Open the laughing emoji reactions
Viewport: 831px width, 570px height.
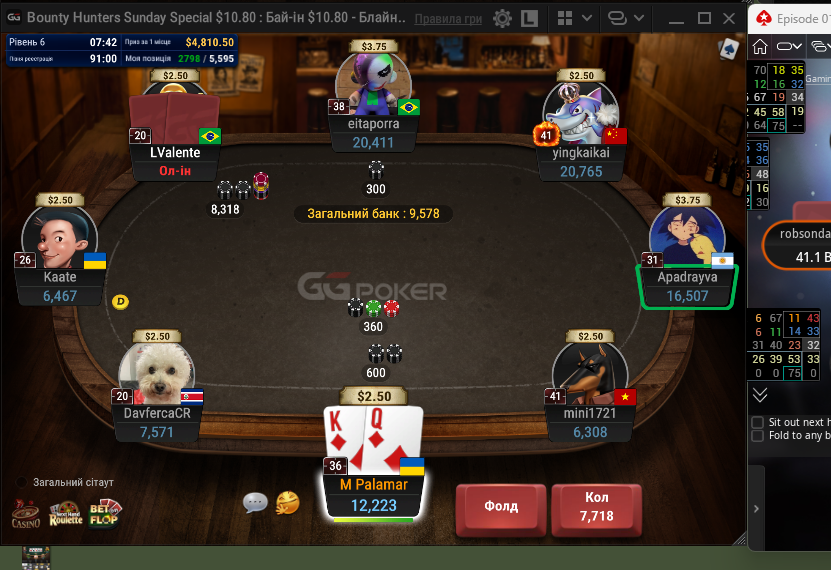(287, 502)
